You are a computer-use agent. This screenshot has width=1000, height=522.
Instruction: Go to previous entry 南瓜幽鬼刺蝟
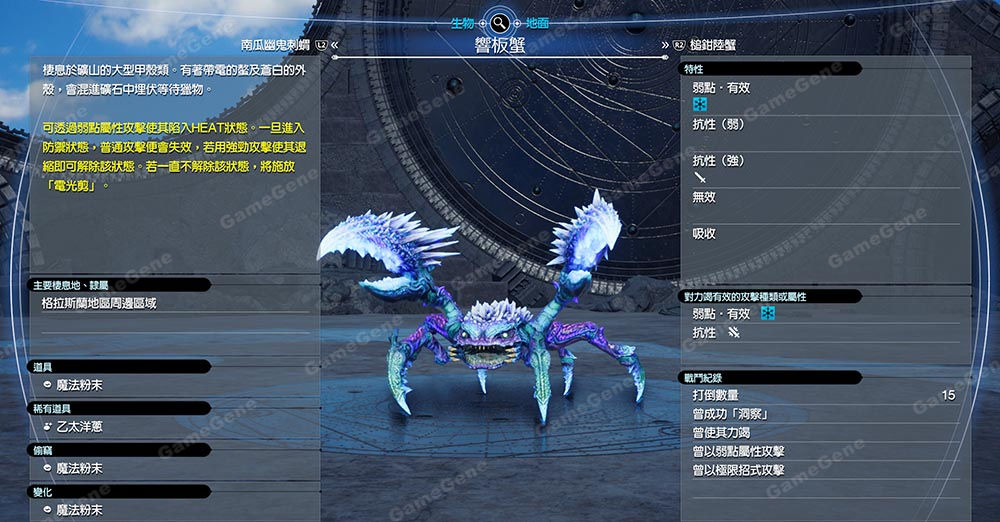pyautogui.click(x=276, y=45)
